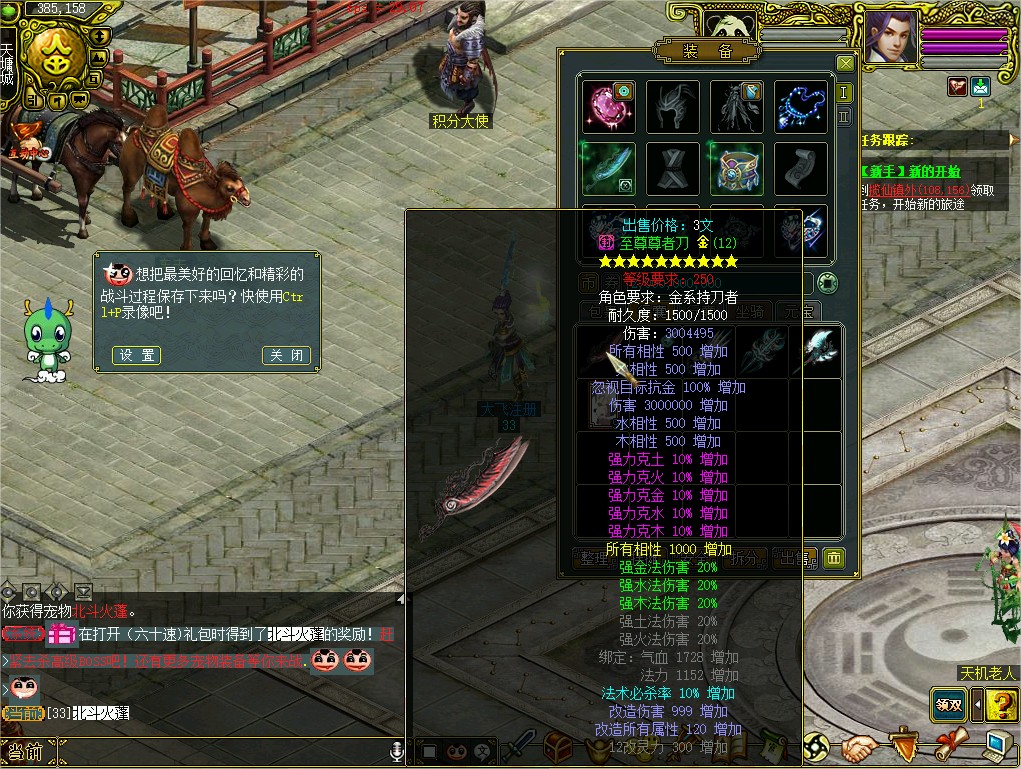The image size is (1021, 769).
Task: Open the treasure chest icon in bottom bar
Action: [x=557, y=747]
